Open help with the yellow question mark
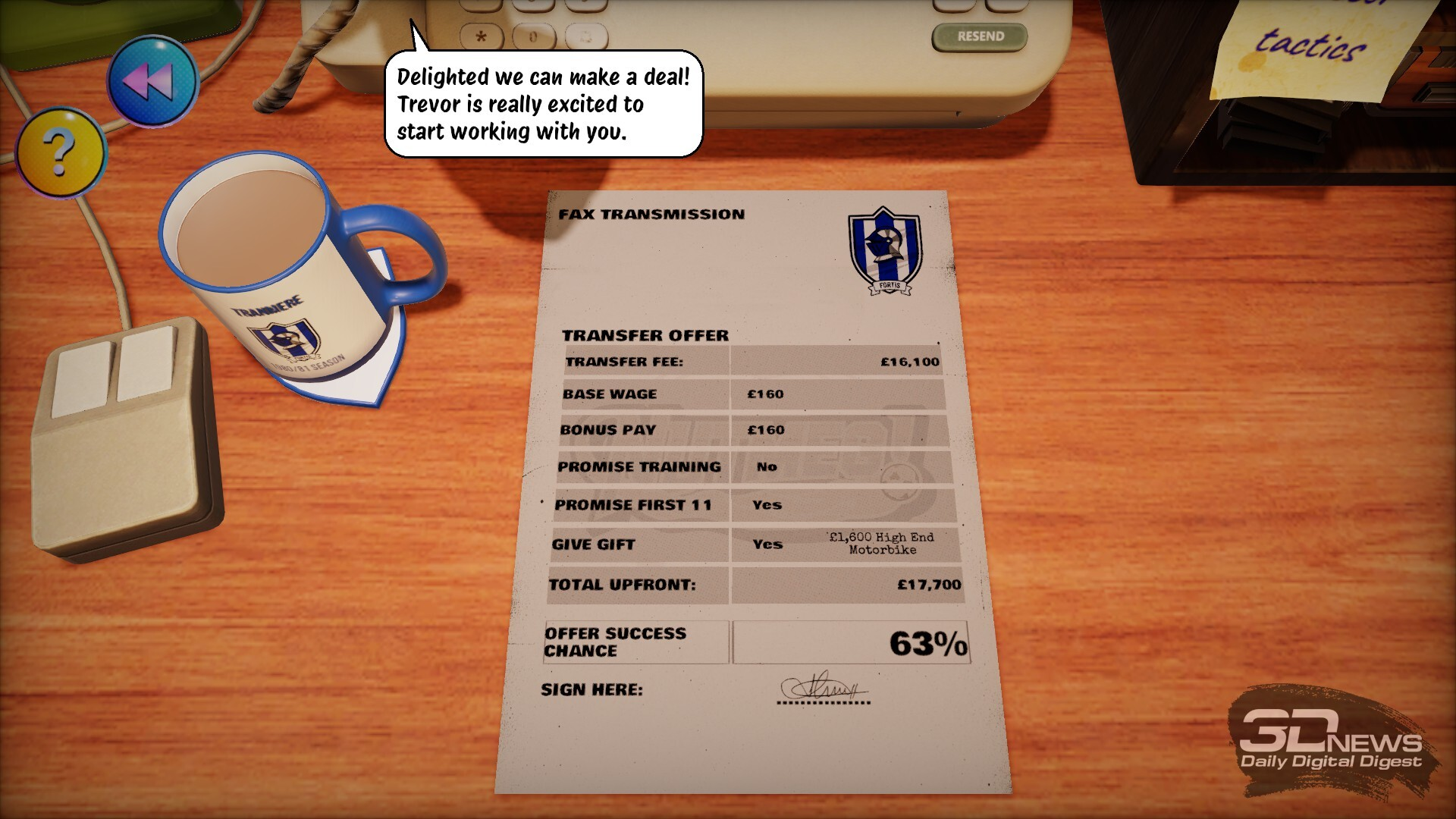 point(61,152)
